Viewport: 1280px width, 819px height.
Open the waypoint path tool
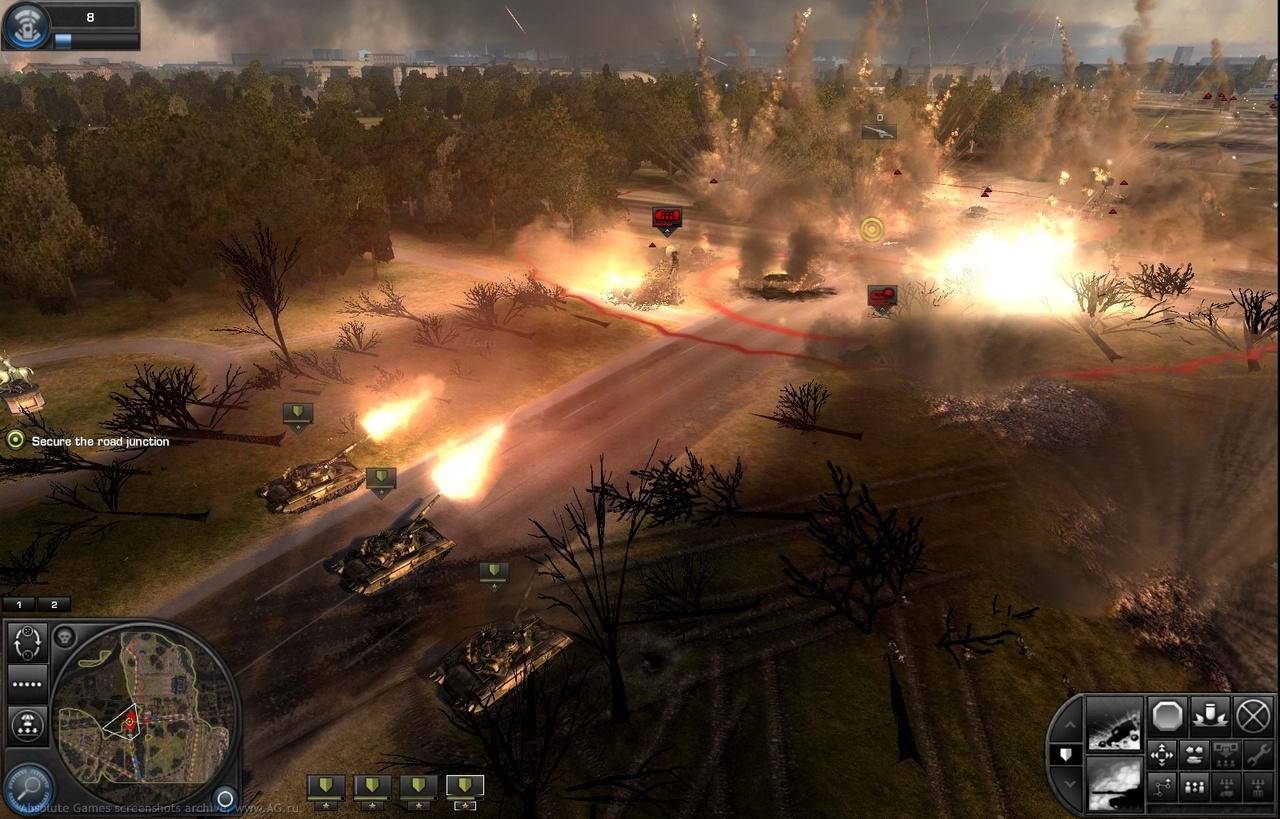[x=1161, y=788]
